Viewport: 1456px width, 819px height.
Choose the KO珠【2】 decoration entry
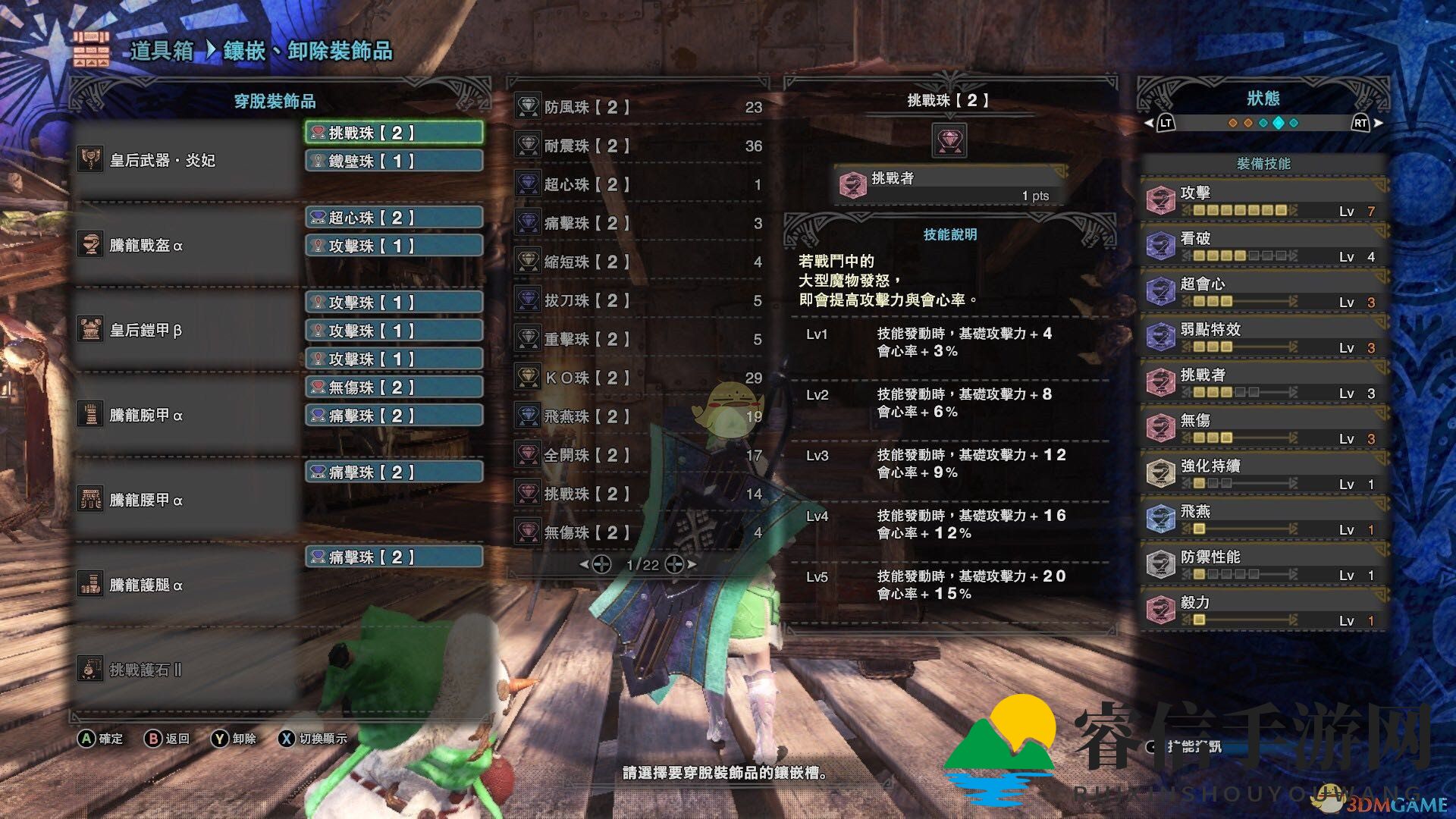point(637,378)
